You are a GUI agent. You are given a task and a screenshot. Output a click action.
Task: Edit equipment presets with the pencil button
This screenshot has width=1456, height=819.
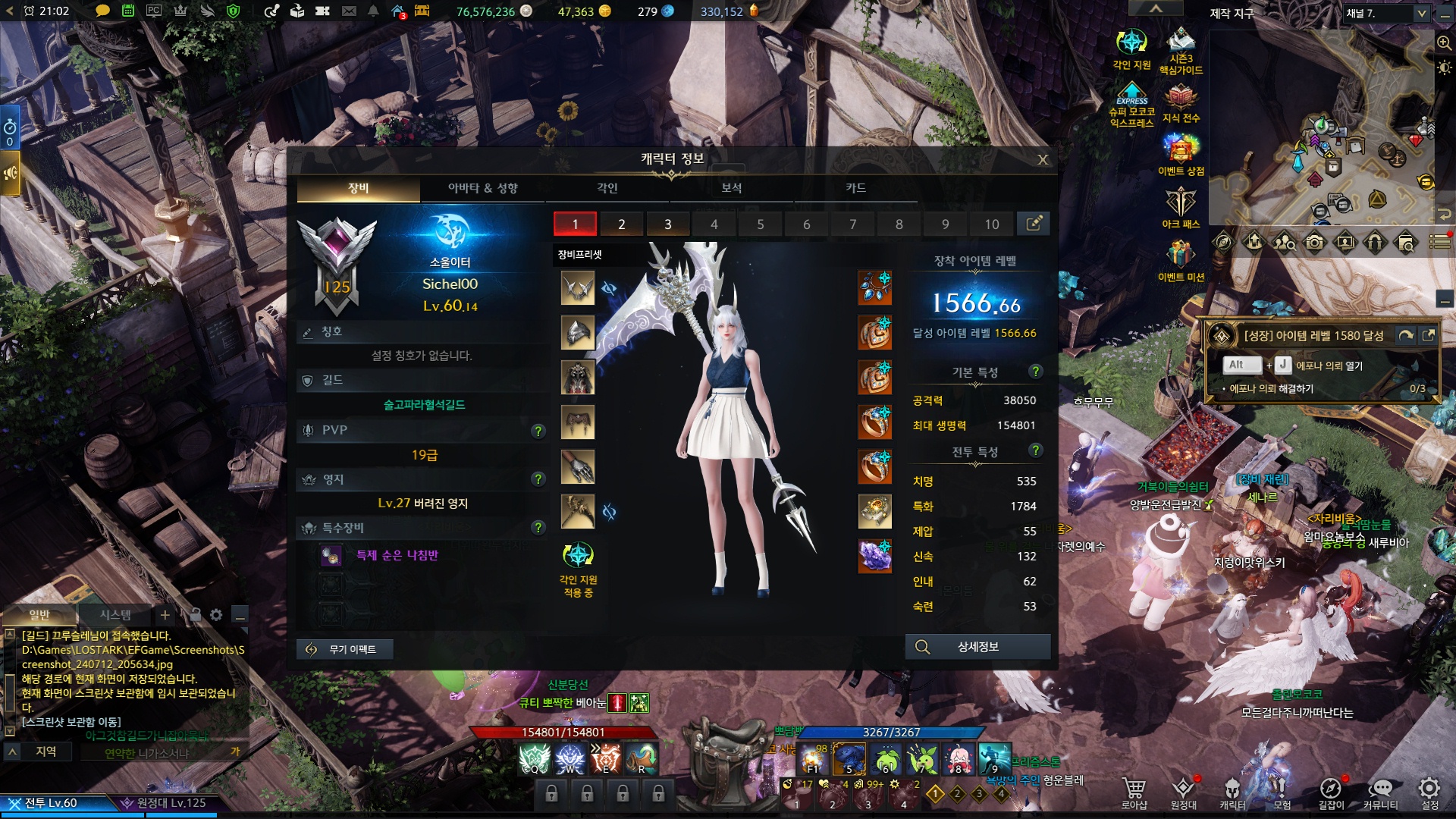coord(1033,224)
